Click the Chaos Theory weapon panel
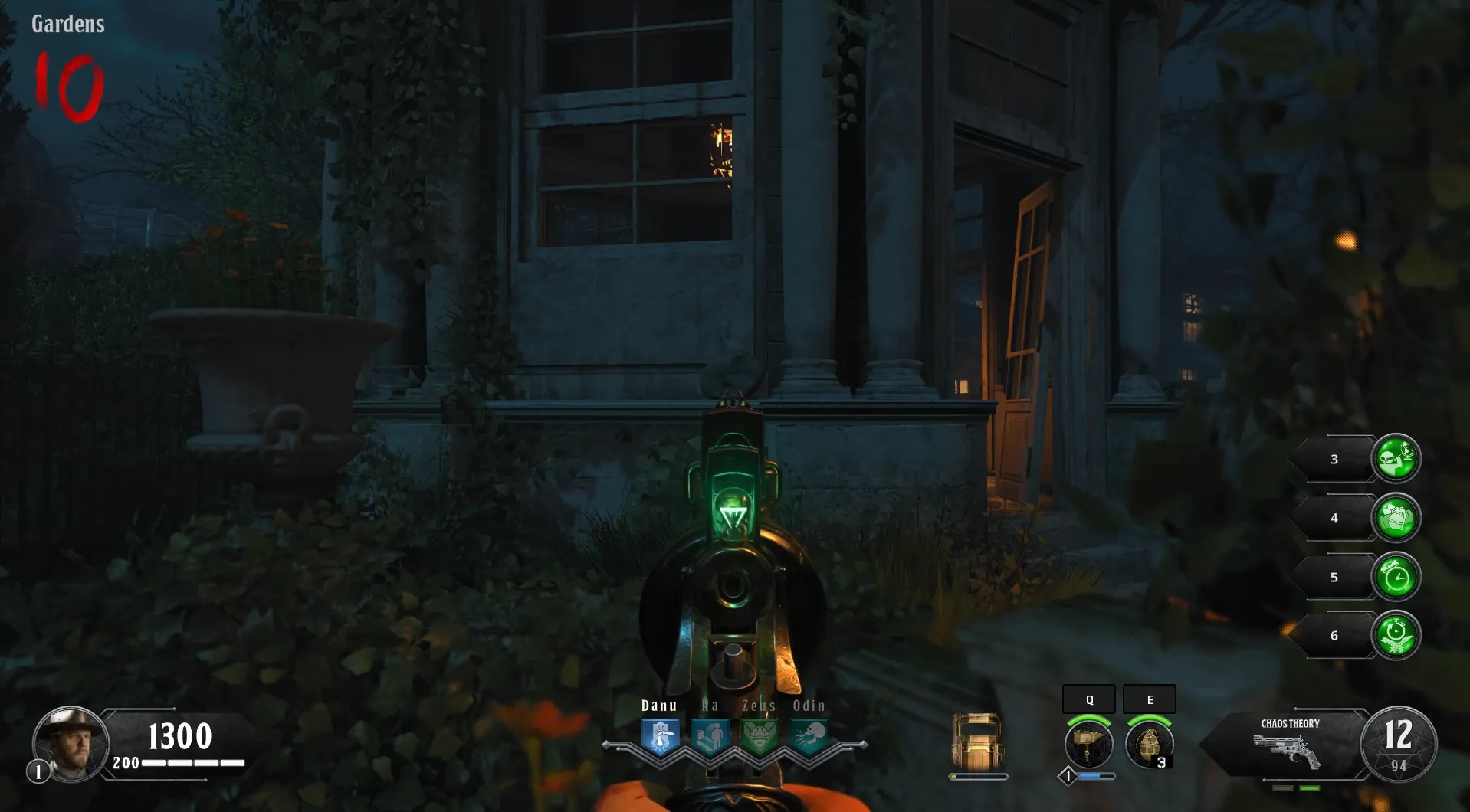The width and height of the screenshot is (1470, 812). pyautogui.click(x=1289, y=743)
